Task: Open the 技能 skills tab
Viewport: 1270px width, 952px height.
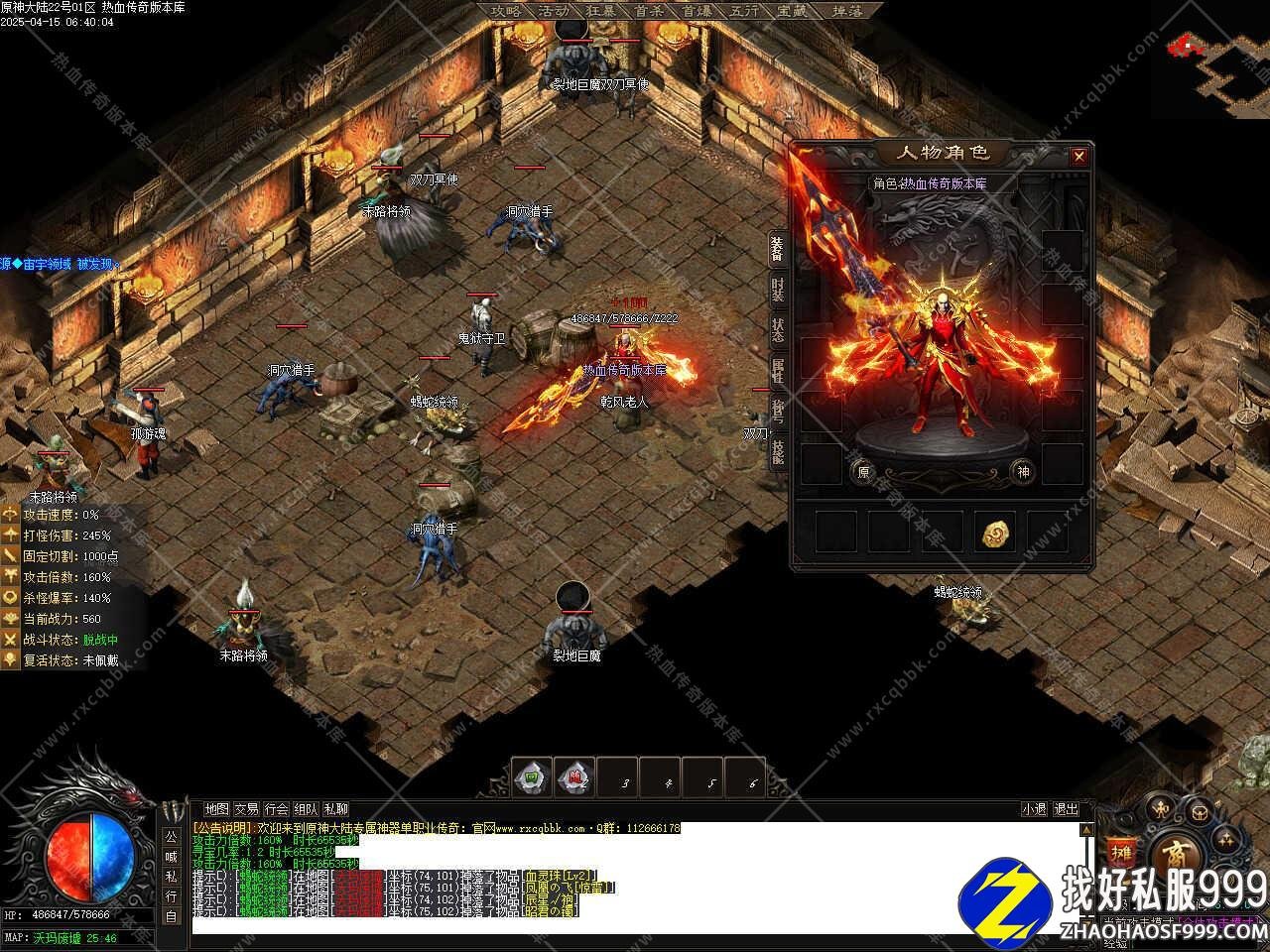Action: [x=778, y=452]
